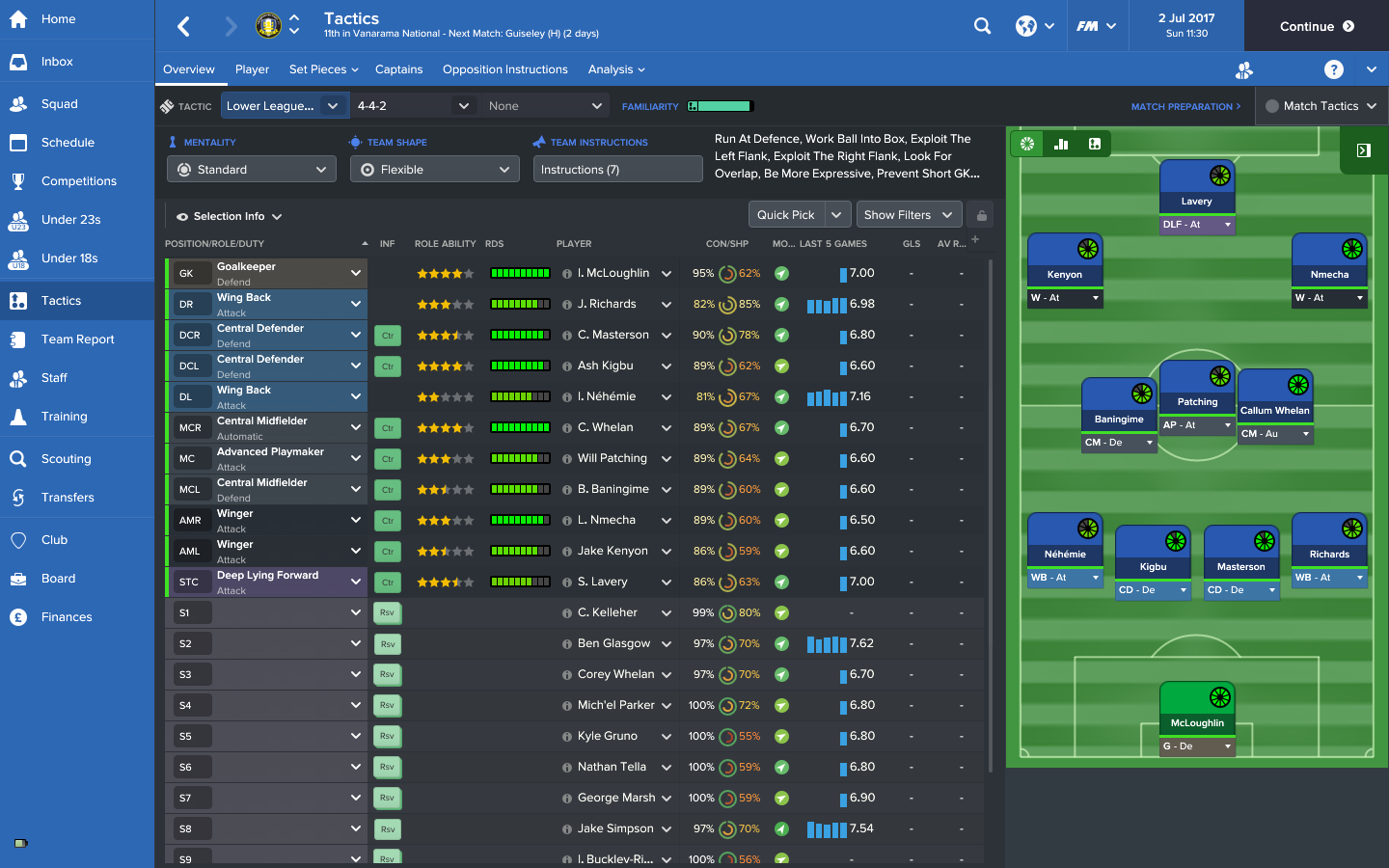
Task: Open the Team Shape dropdown showing Flexible
Action: point(434,169)
